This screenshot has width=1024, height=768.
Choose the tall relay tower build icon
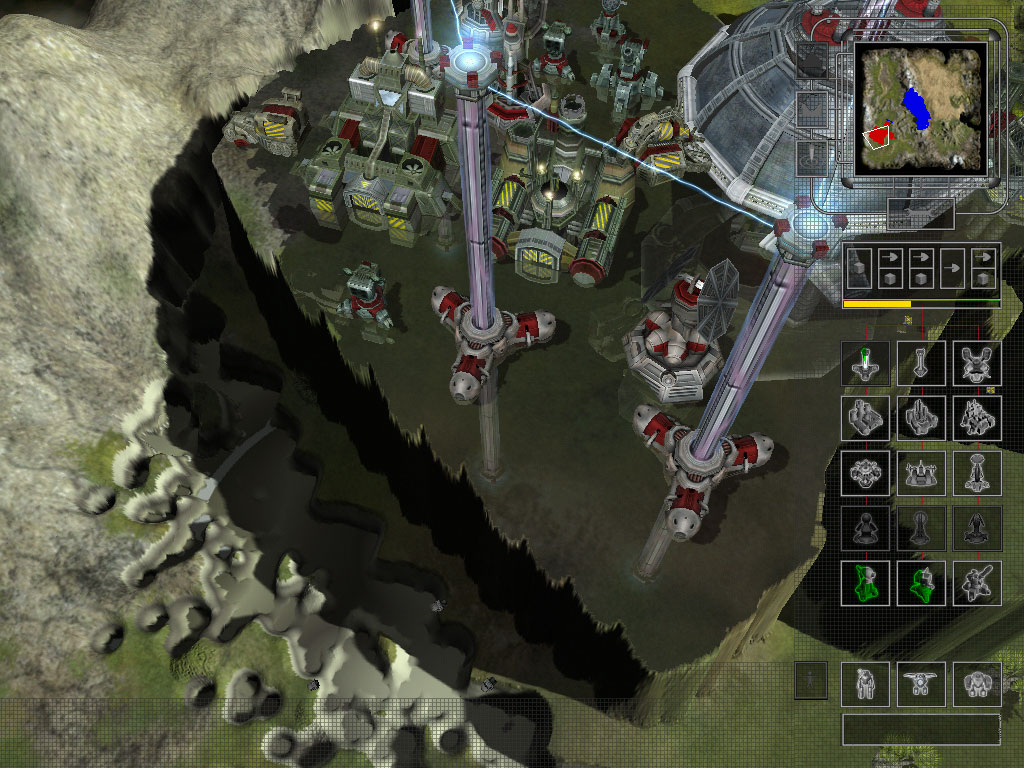click(921, 363)
